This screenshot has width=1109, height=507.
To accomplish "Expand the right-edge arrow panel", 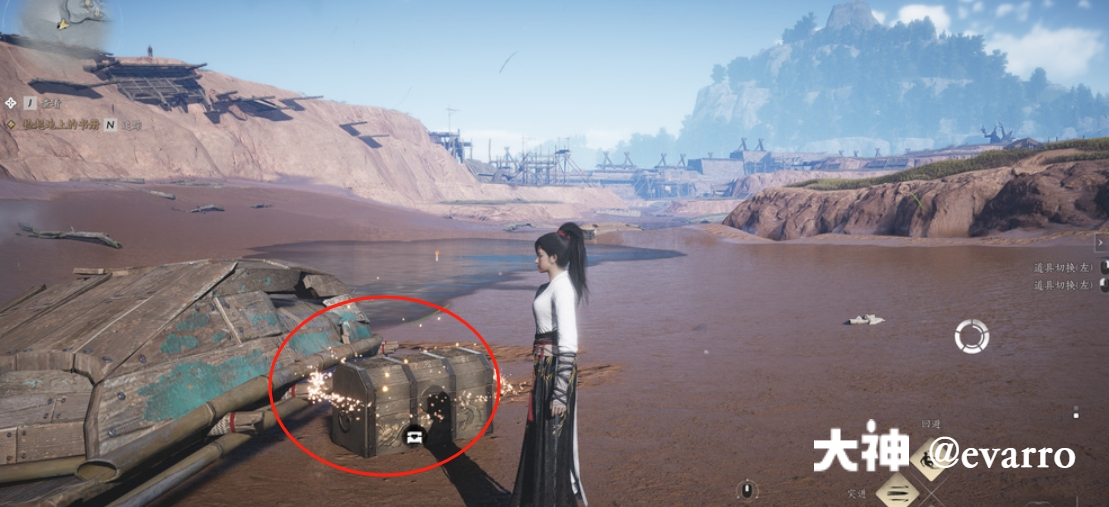I will pyautogui.click(x=1100, y=243).
